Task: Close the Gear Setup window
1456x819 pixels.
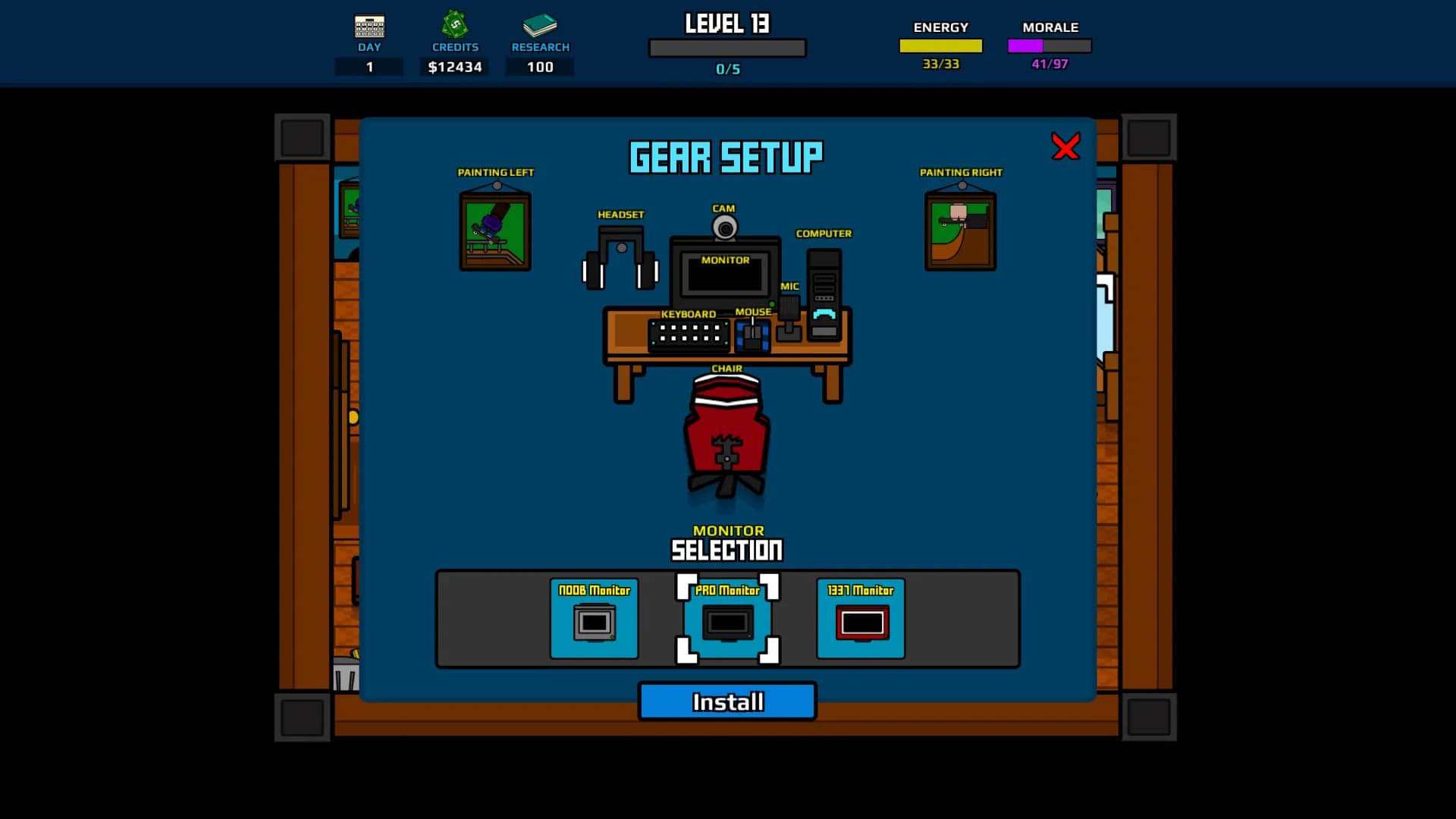Action: click(x=1065, y=148)
